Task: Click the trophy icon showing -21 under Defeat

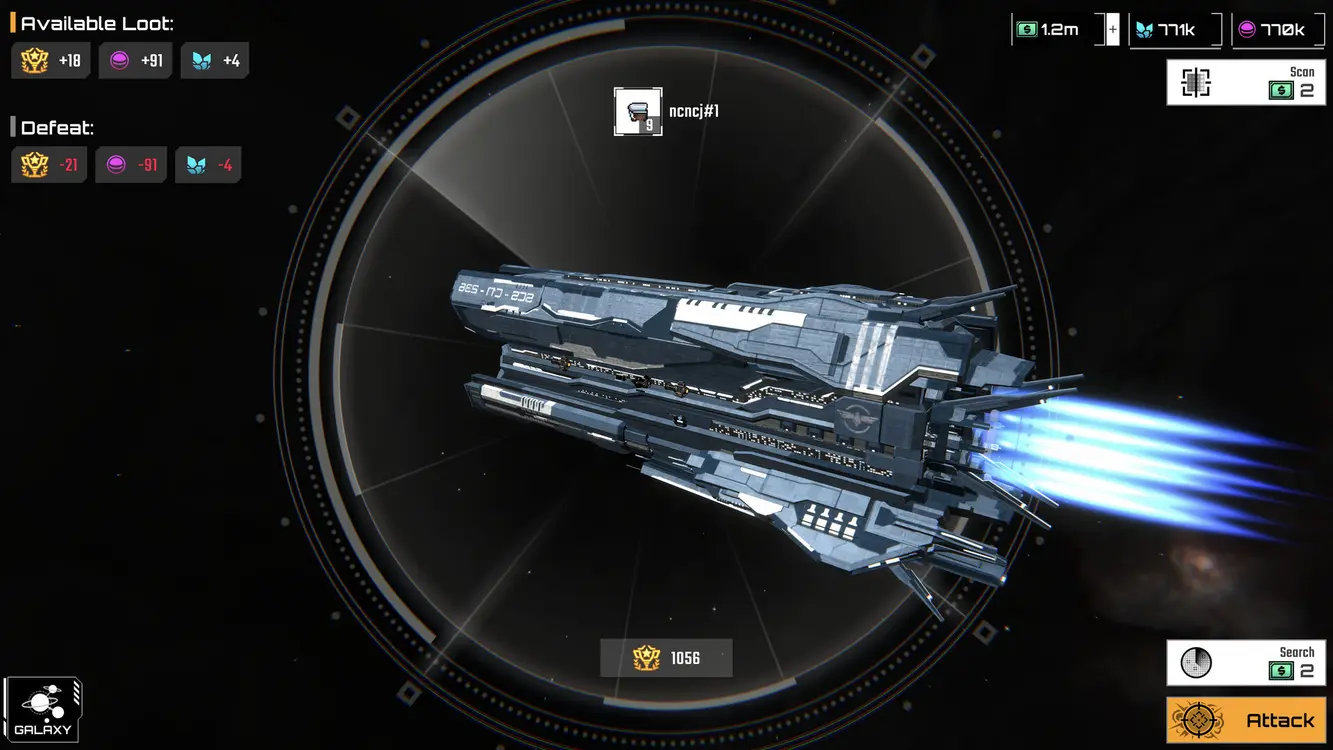Action: 32,164
